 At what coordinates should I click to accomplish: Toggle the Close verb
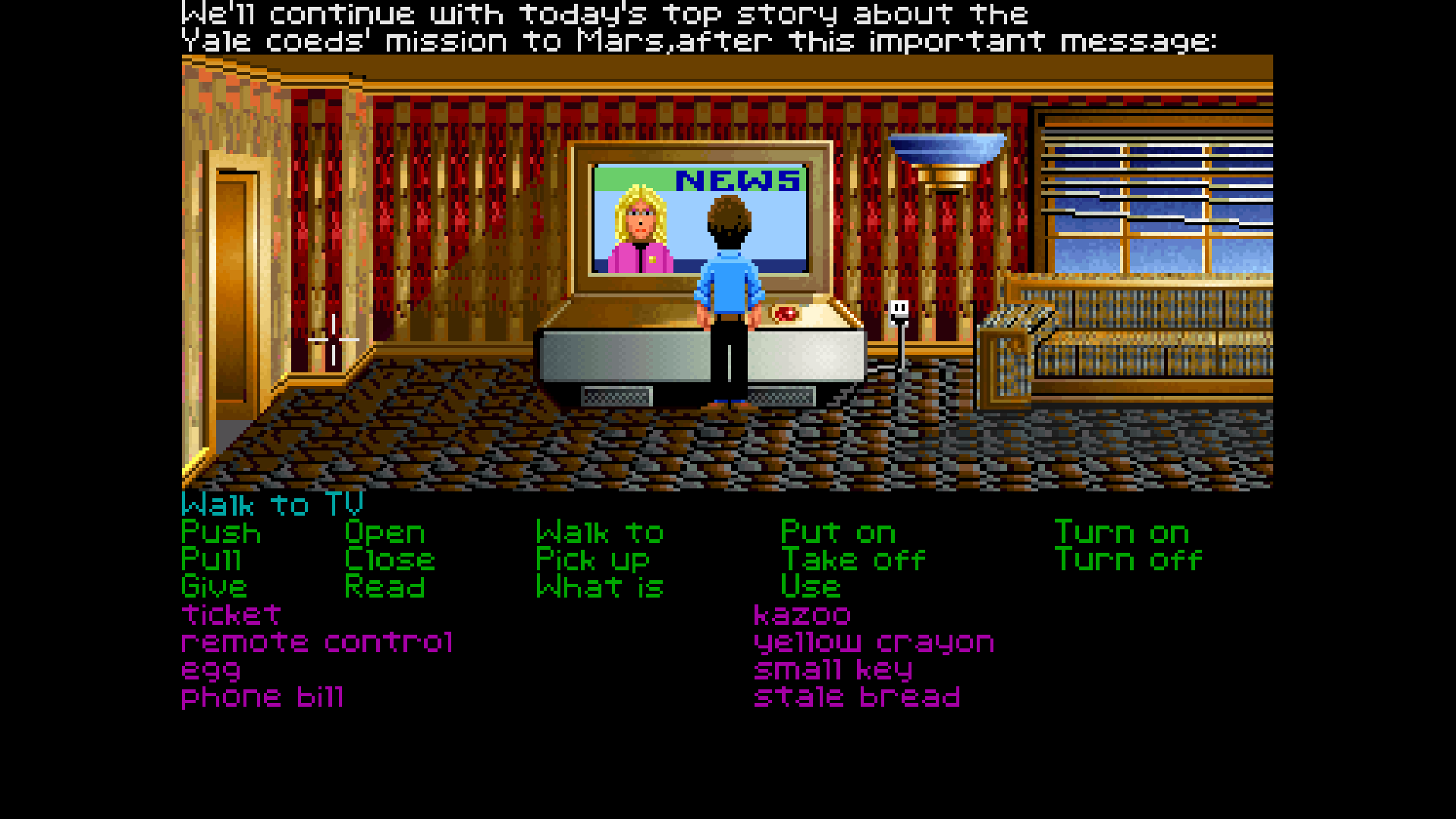390,560
